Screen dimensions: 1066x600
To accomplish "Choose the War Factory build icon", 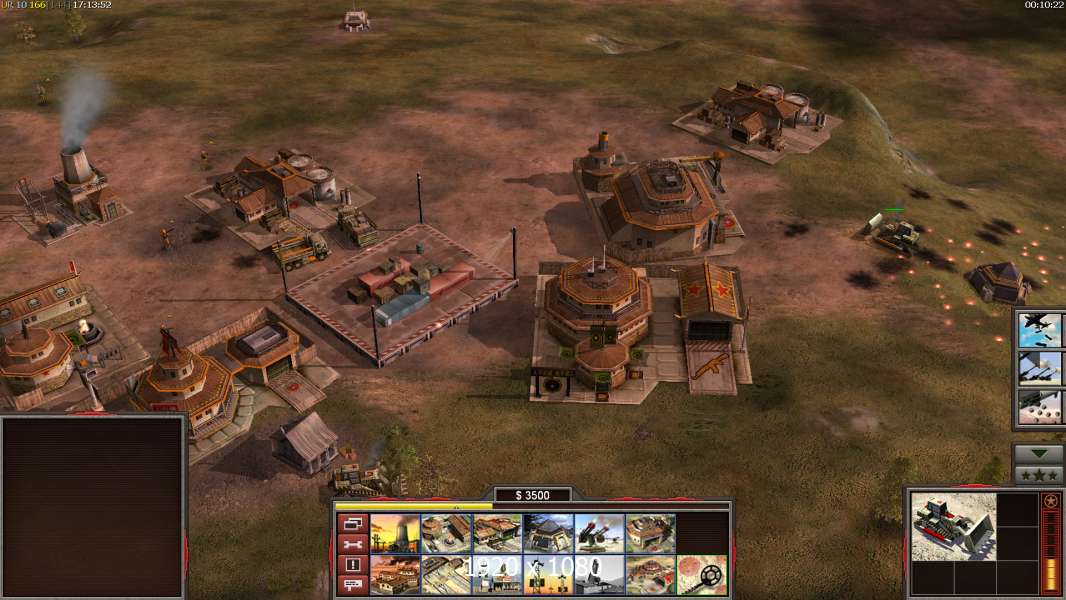I will (650, 533).
